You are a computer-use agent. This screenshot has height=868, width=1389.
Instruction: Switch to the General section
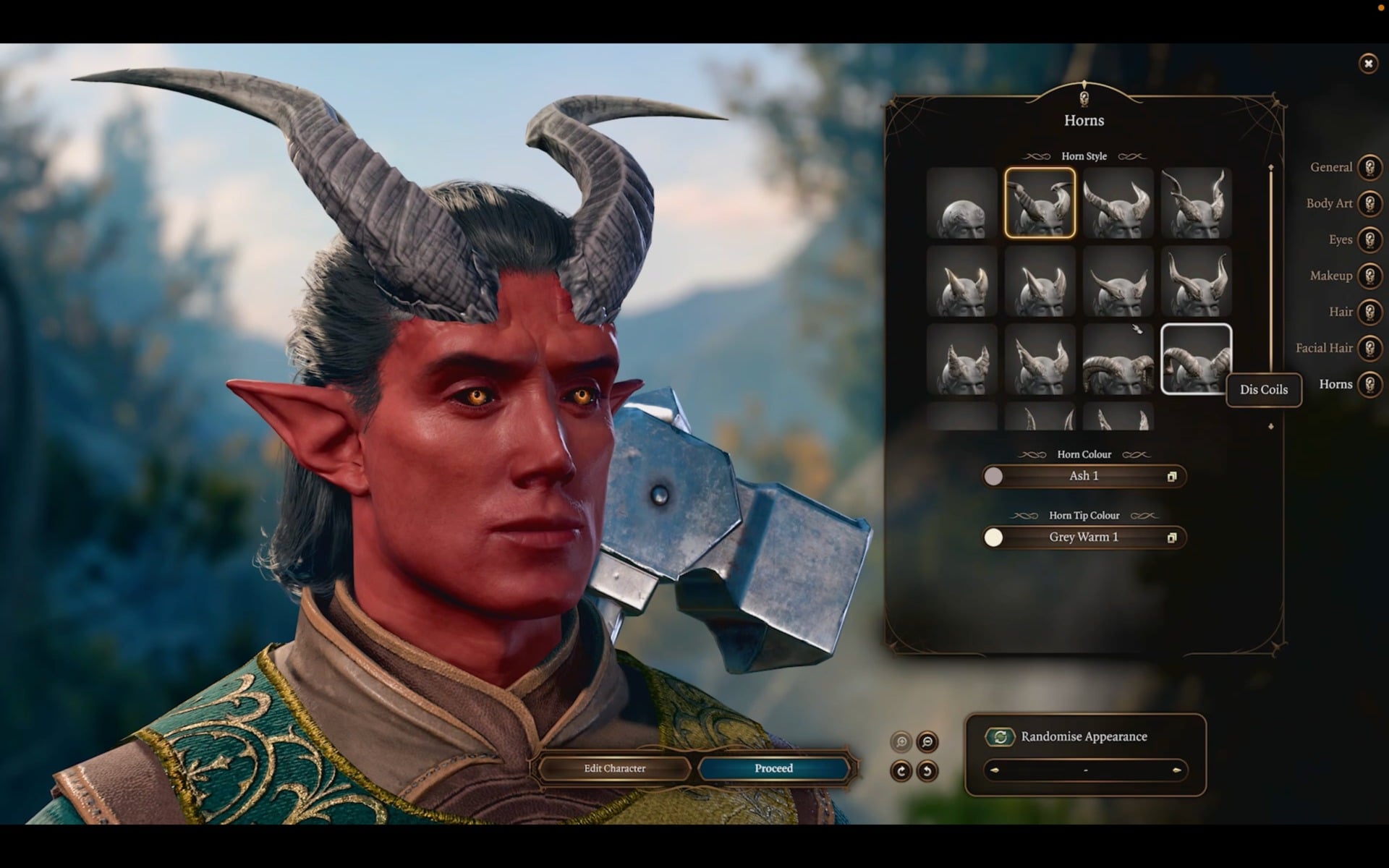pos(1369,167)
